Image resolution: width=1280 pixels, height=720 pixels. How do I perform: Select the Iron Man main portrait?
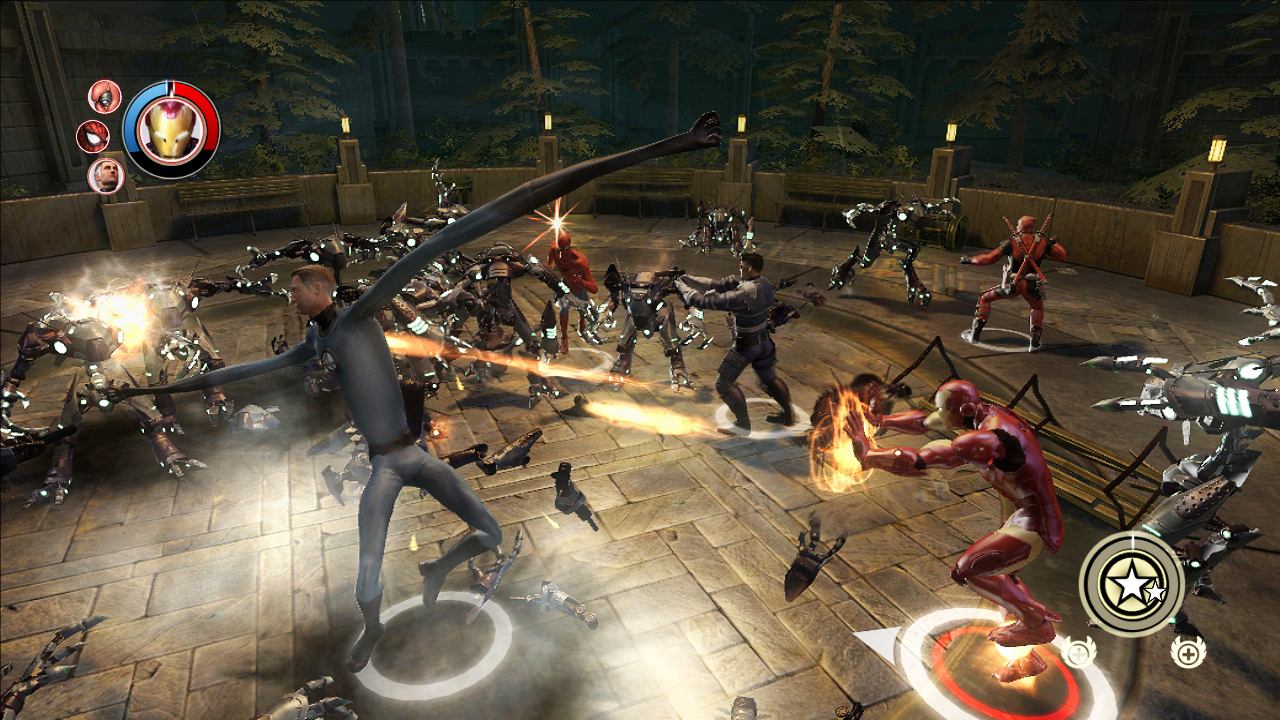coord(171,130)
